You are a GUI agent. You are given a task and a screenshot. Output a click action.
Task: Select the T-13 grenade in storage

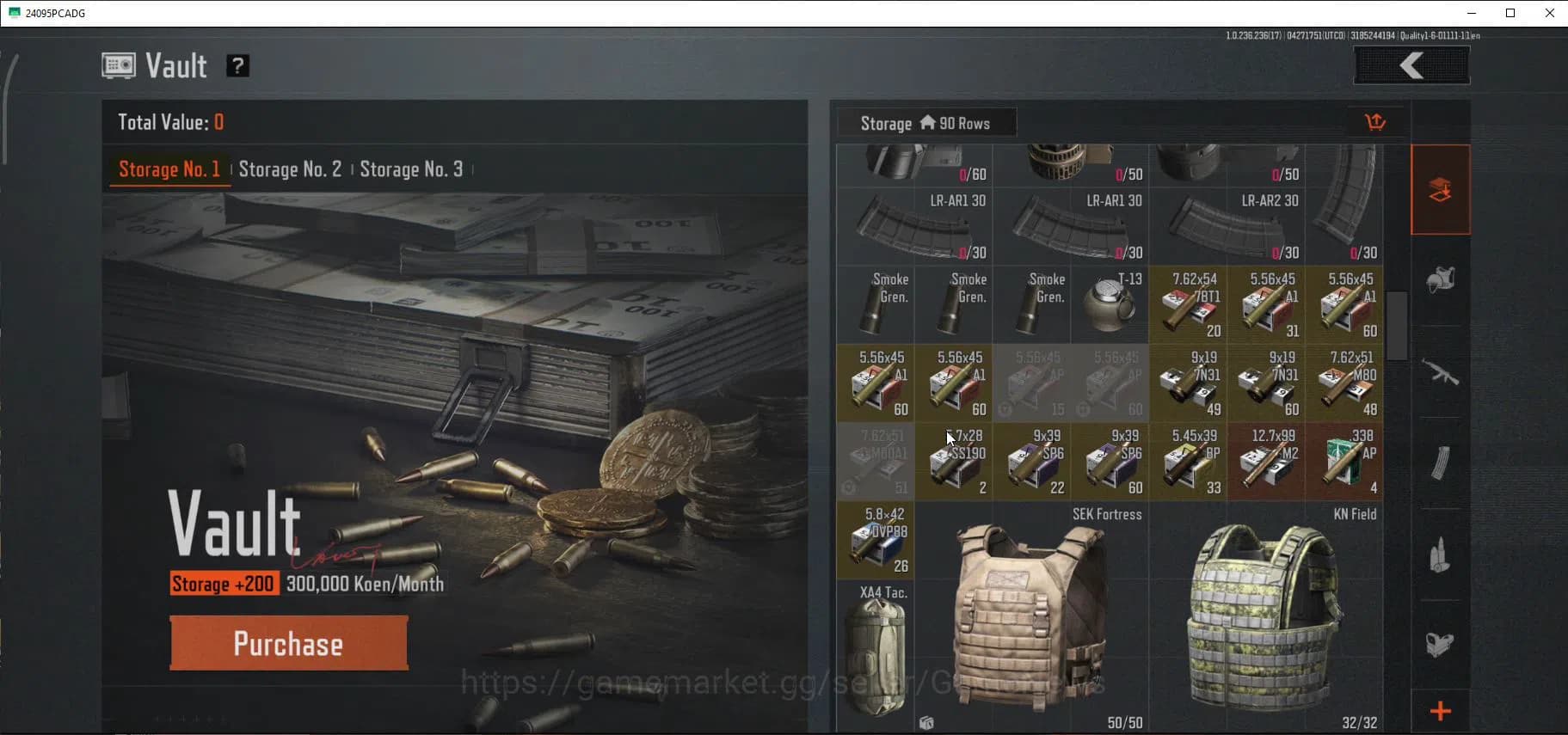tap(1110, 303)
